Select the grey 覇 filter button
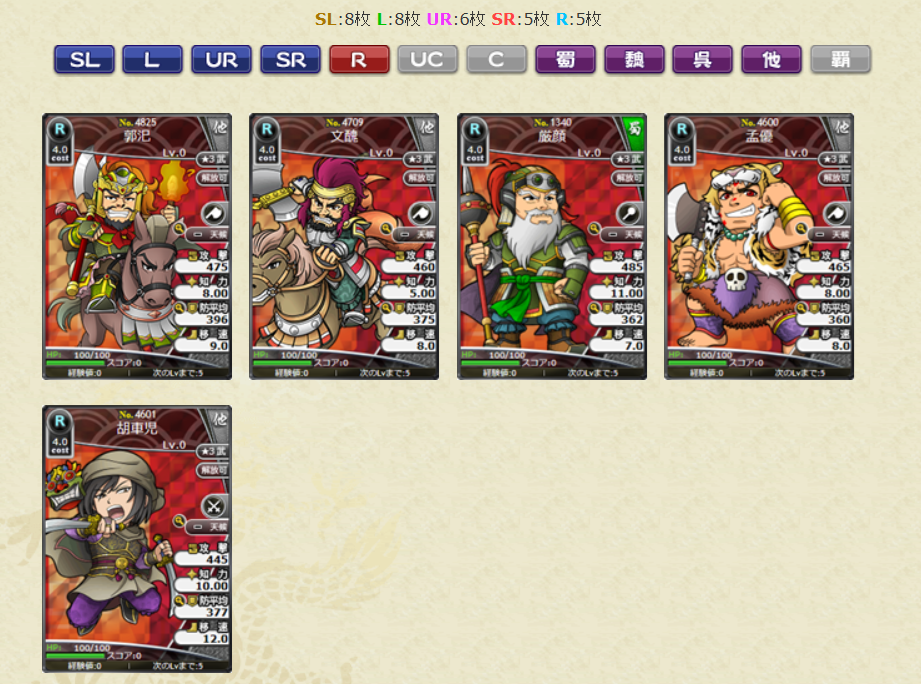This screenshot has height=684, width=921. (840, 60)
